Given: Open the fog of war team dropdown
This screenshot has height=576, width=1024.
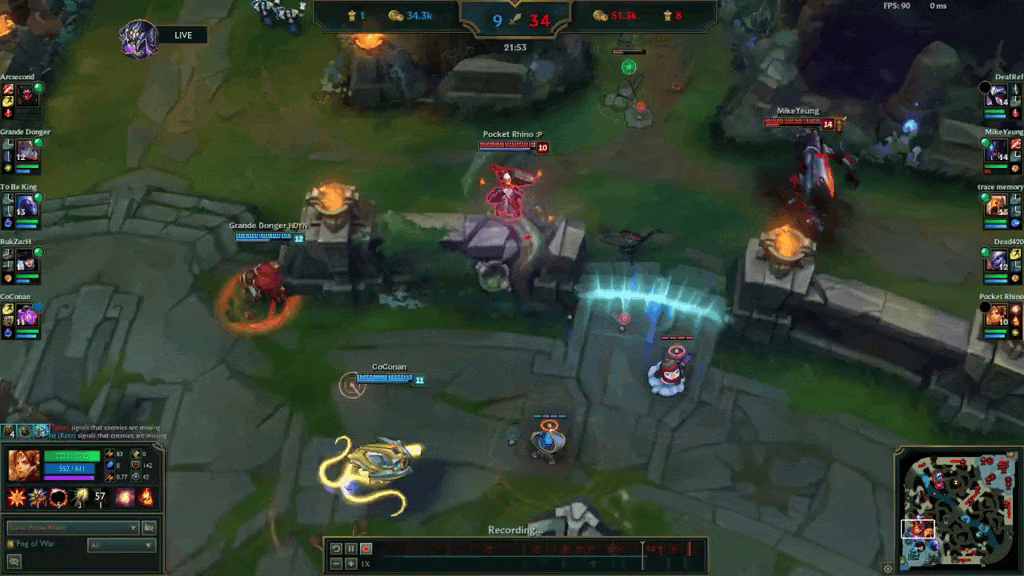Looking at the screenshot, I should click(x=121, y=545).
